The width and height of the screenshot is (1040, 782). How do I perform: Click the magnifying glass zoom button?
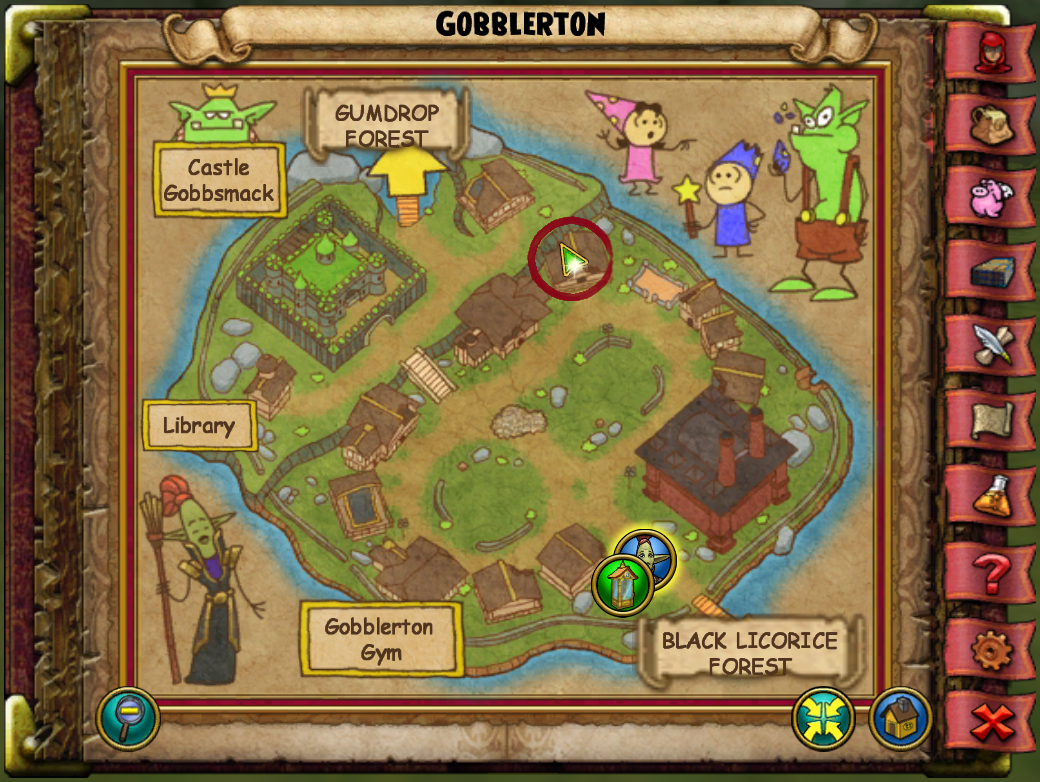[x=128, y=718]
